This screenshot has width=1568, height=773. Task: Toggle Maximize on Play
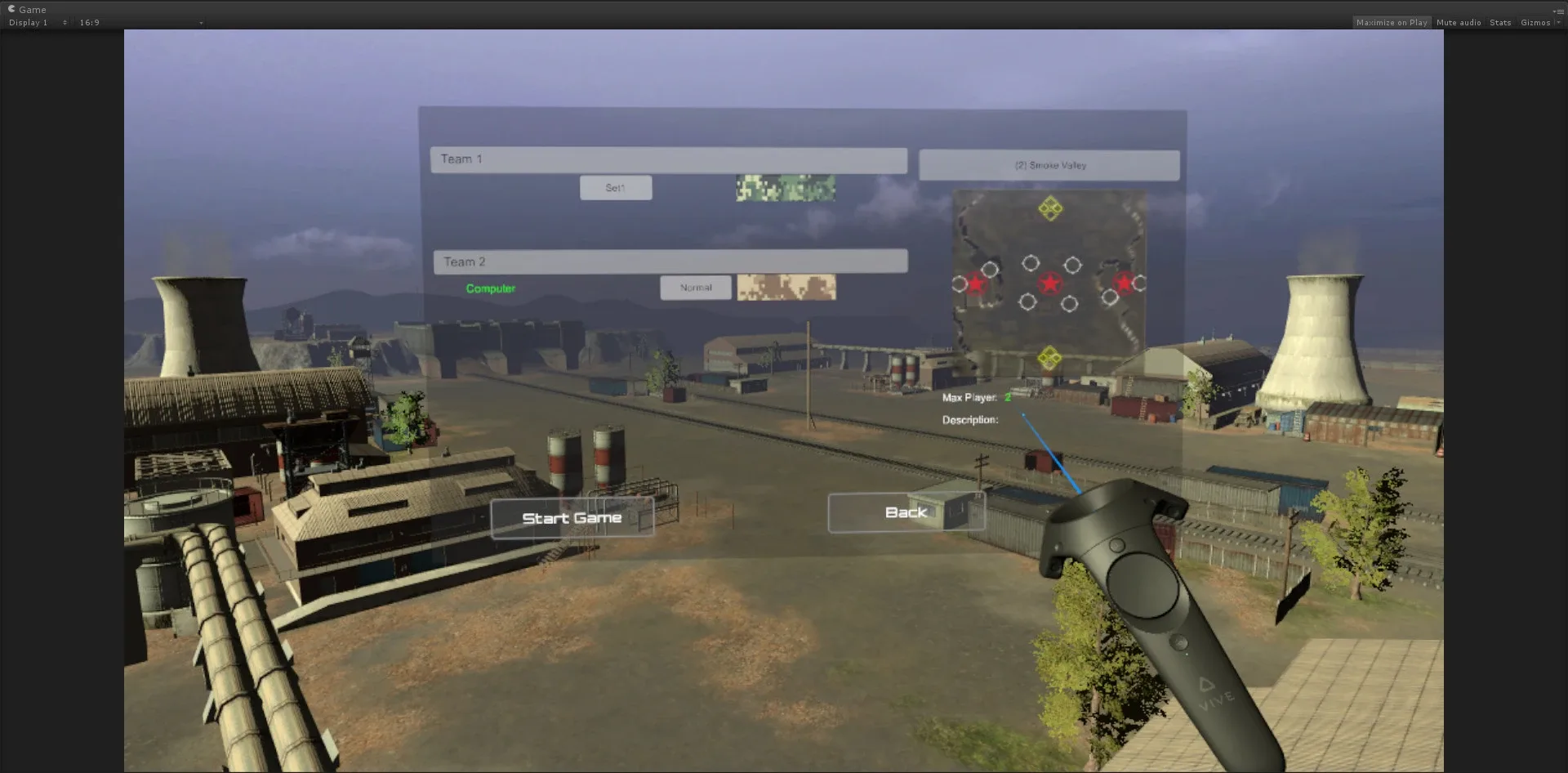[1392, 22]
